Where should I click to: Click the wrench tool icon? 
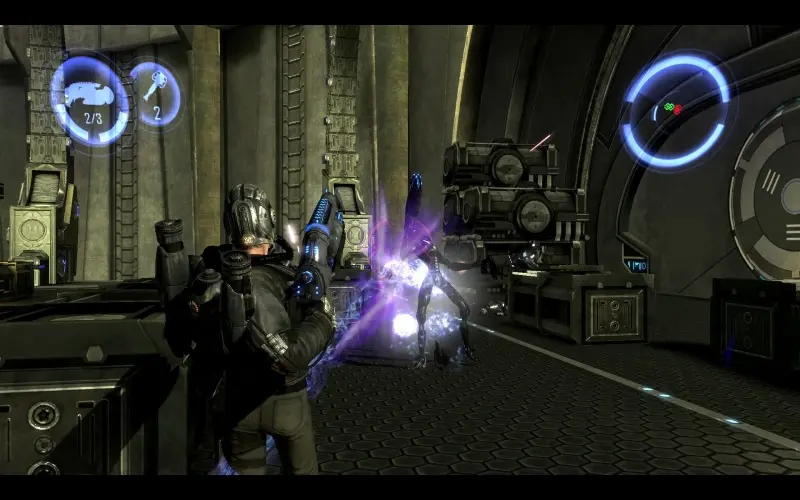155,93
